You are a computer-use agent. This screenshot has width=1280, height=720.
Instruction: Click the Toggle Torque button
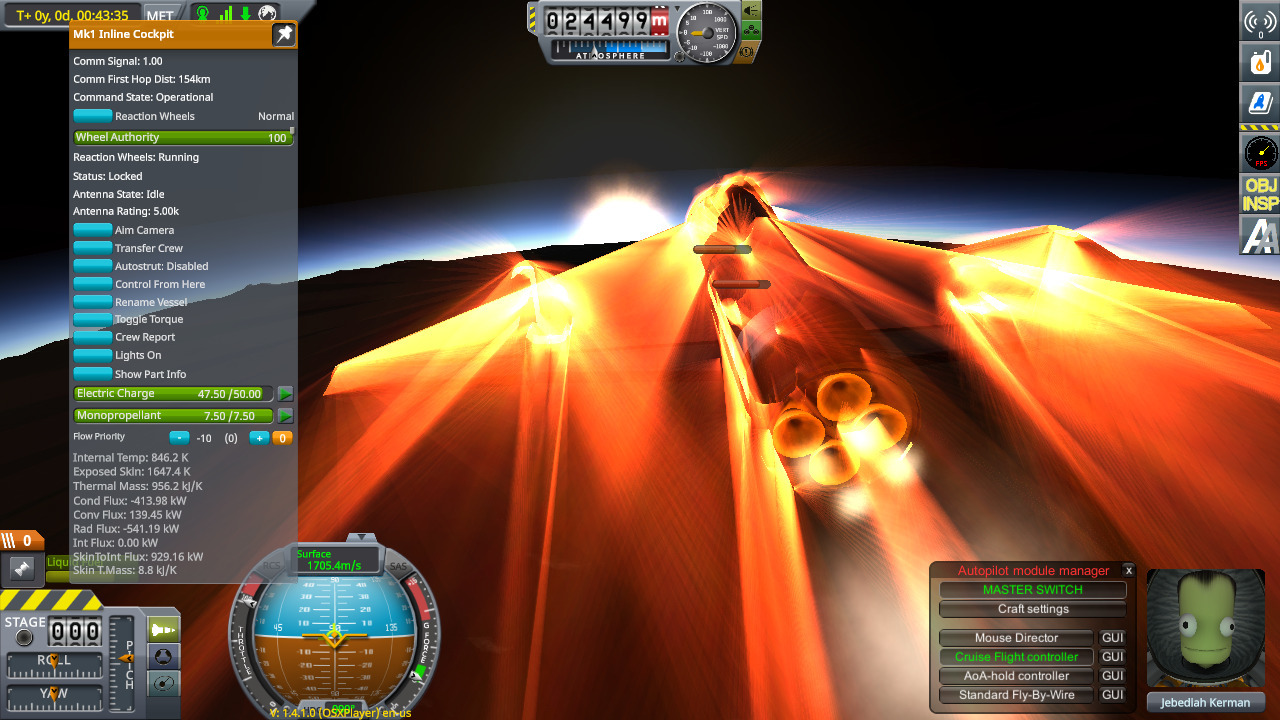pyautogui.click(x=93, y=320)
